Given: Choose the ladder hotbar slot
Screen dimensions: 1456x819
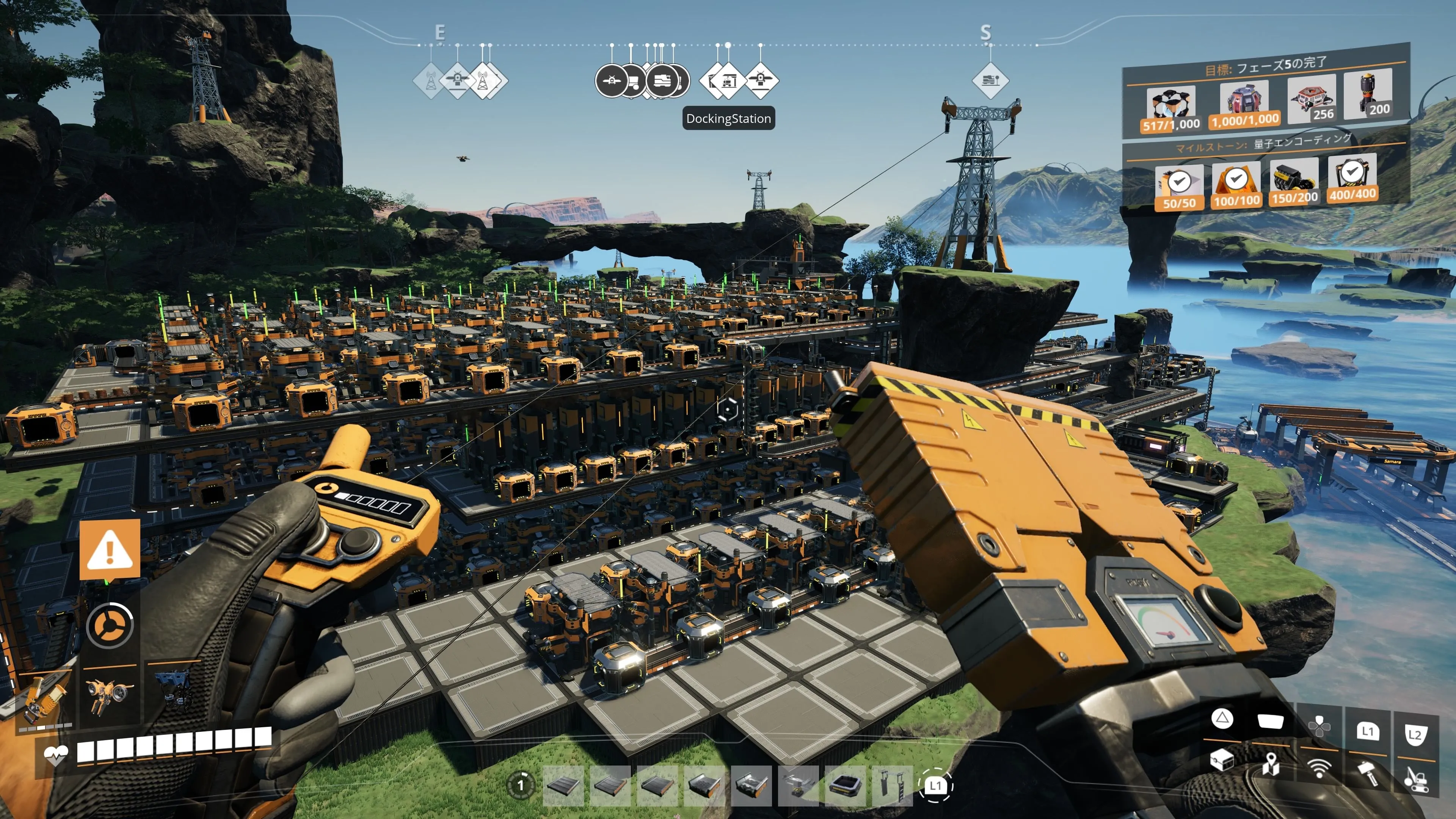Looking at the screenshot, I should [x=892, y=786].
